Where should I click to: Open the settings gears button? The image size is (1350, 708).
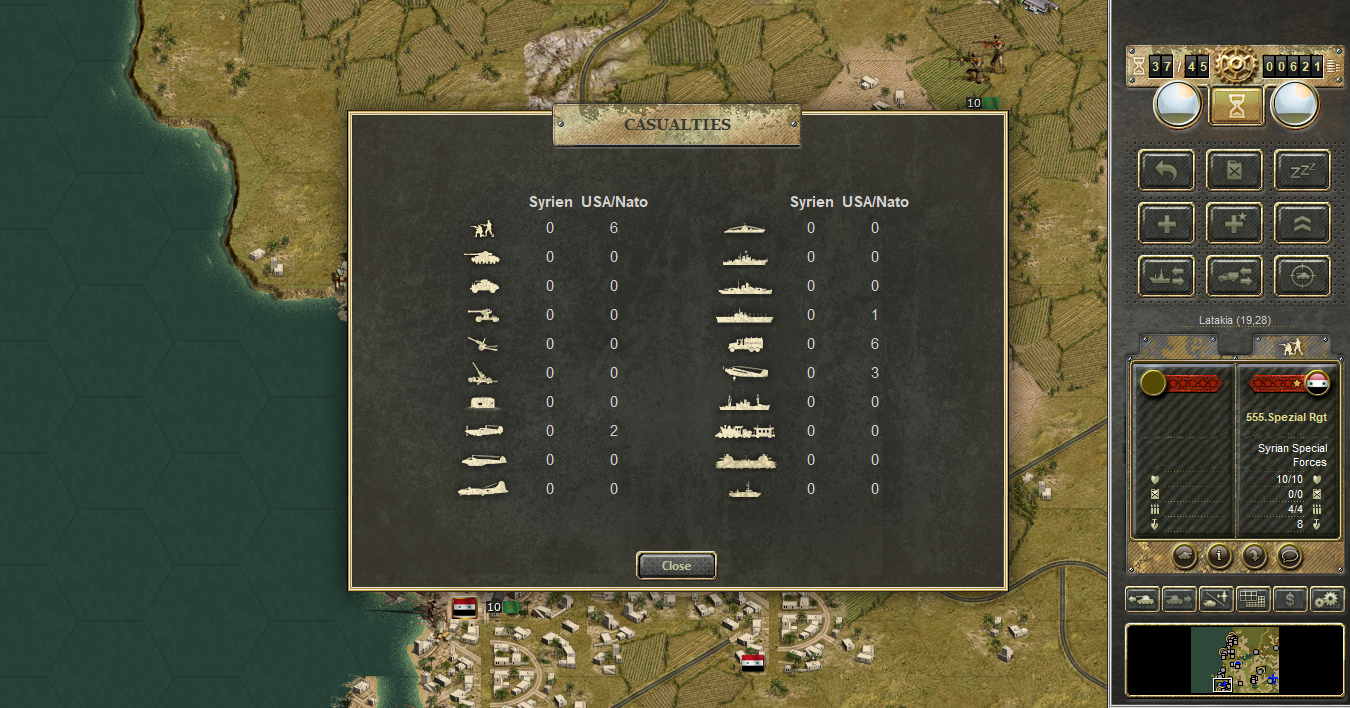click(1327, 599)
